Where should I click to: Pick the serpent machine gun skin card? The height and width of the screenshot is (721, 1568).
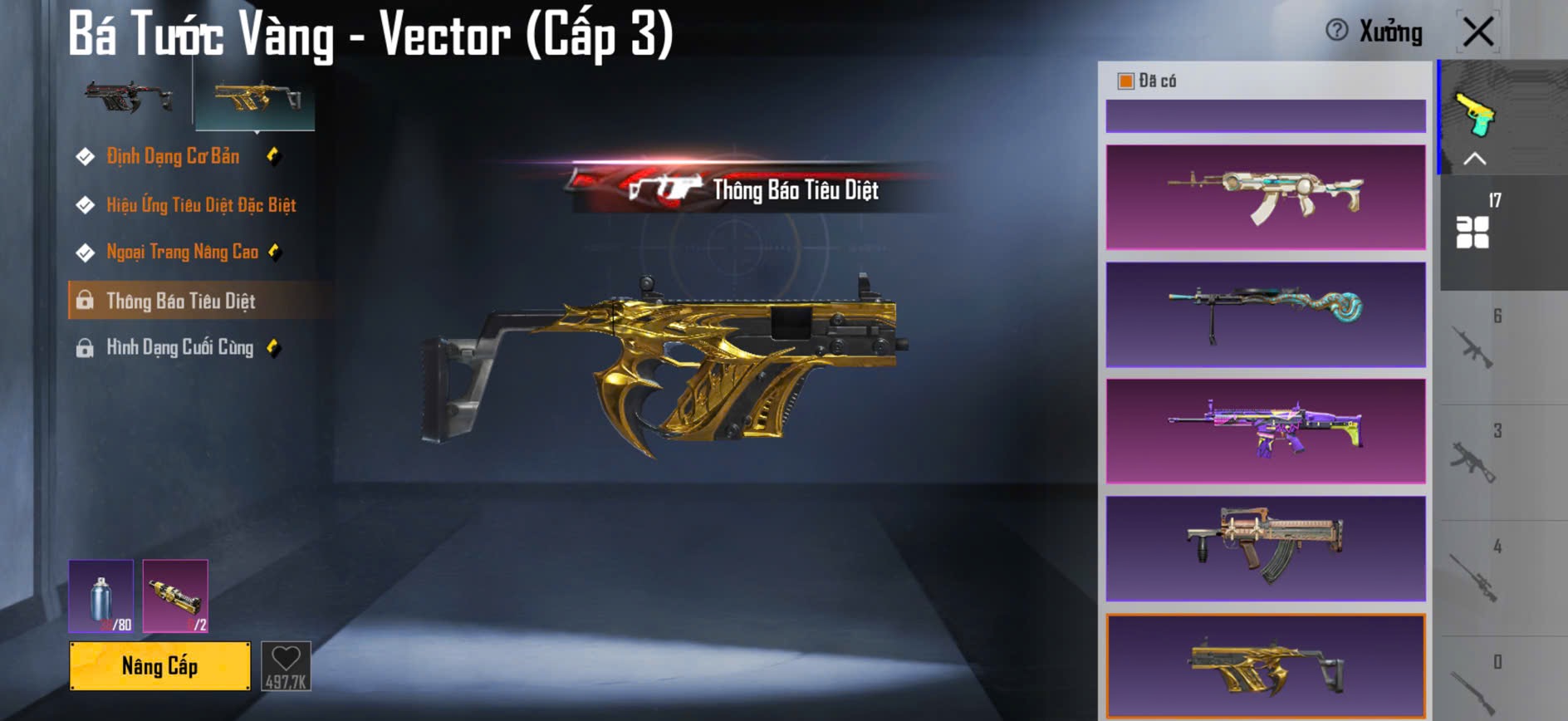coord(1265,315)
